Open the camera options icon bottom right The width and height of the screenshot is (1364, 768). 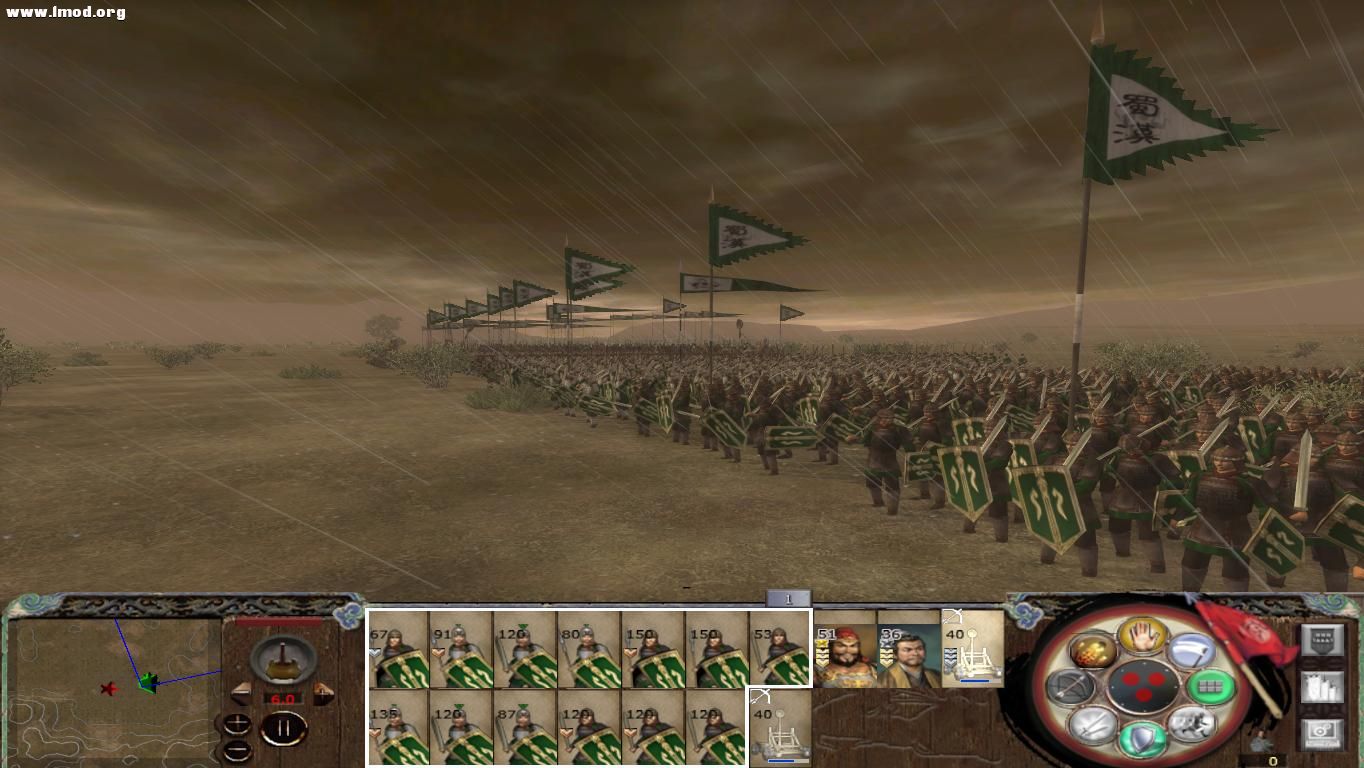(1323, 731)
